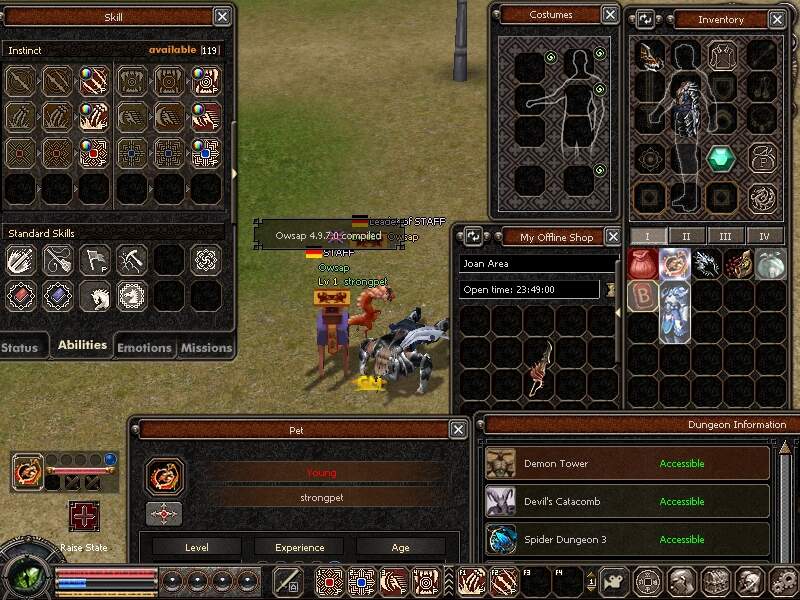Select the Demon Tower dungeon row
Viewport: 800px width, 600px height.
coord(627,464)
